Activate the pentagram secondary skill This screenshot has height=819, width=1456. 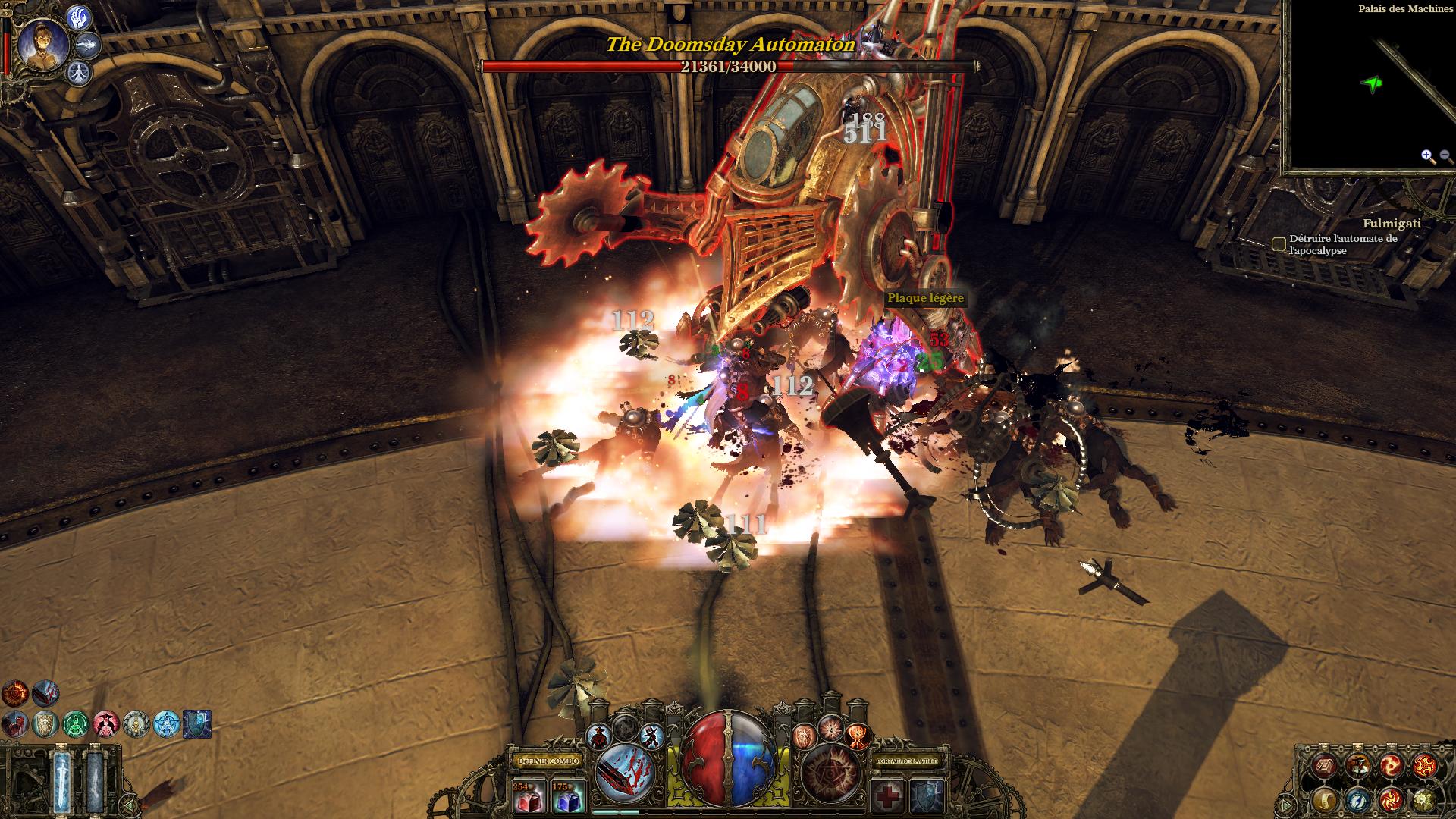coord(829,773)
